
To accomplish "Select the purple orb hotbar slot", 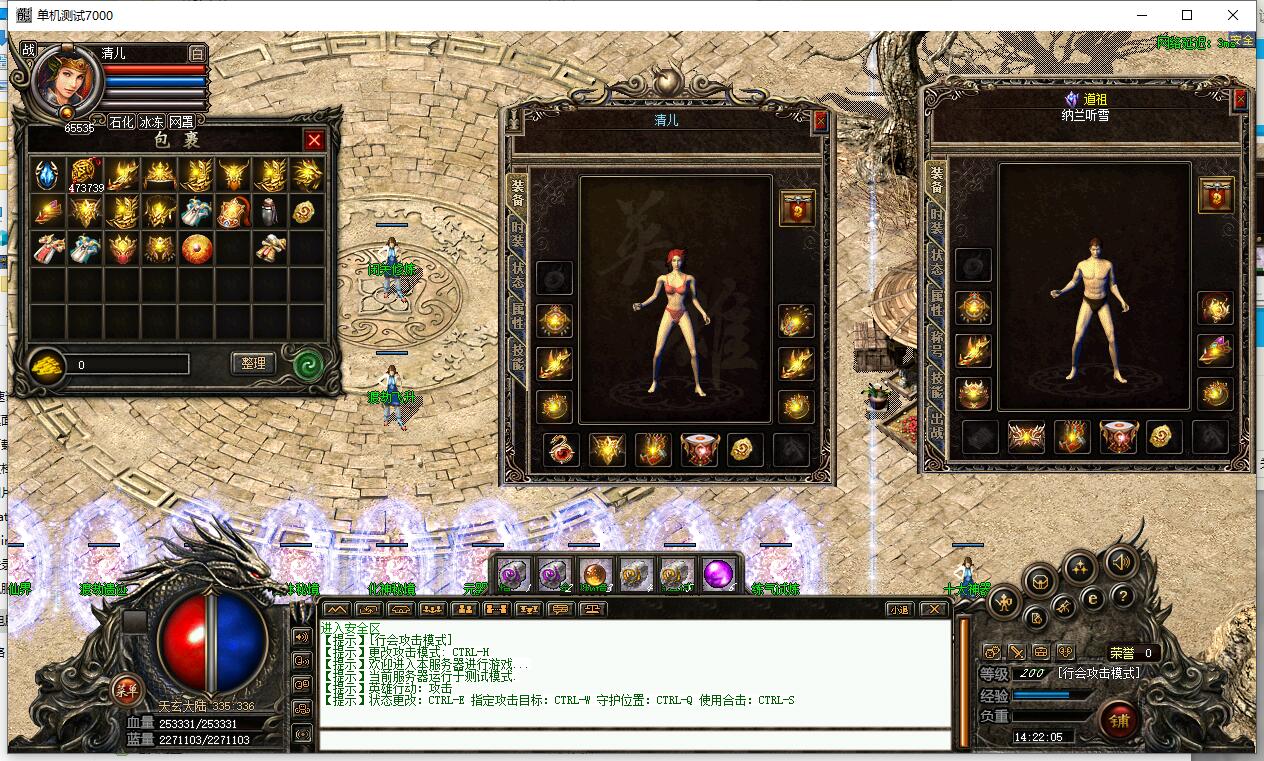I will tap(717, 575).
